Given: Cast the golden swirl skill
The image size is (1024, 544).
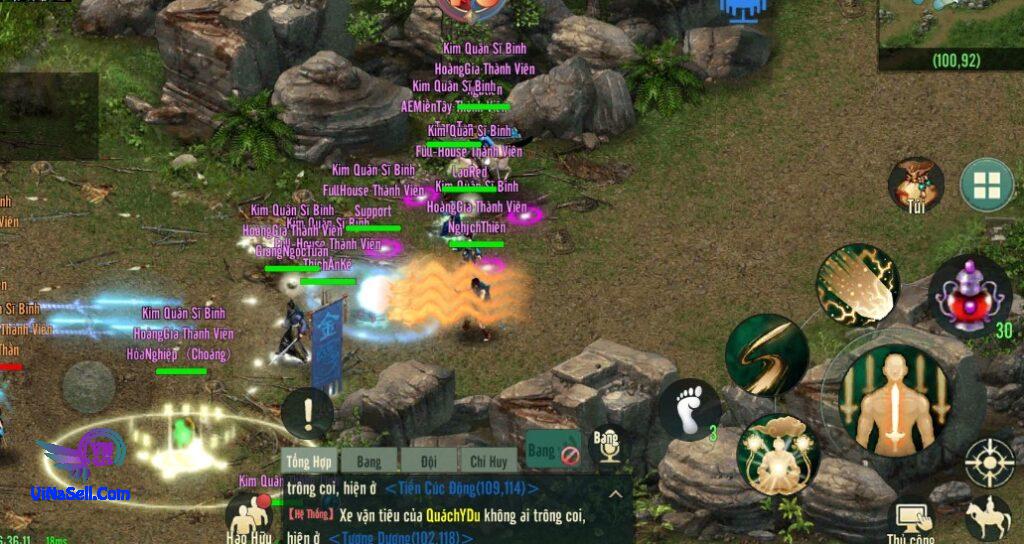Looking at the screenshot, I should 767,354.
